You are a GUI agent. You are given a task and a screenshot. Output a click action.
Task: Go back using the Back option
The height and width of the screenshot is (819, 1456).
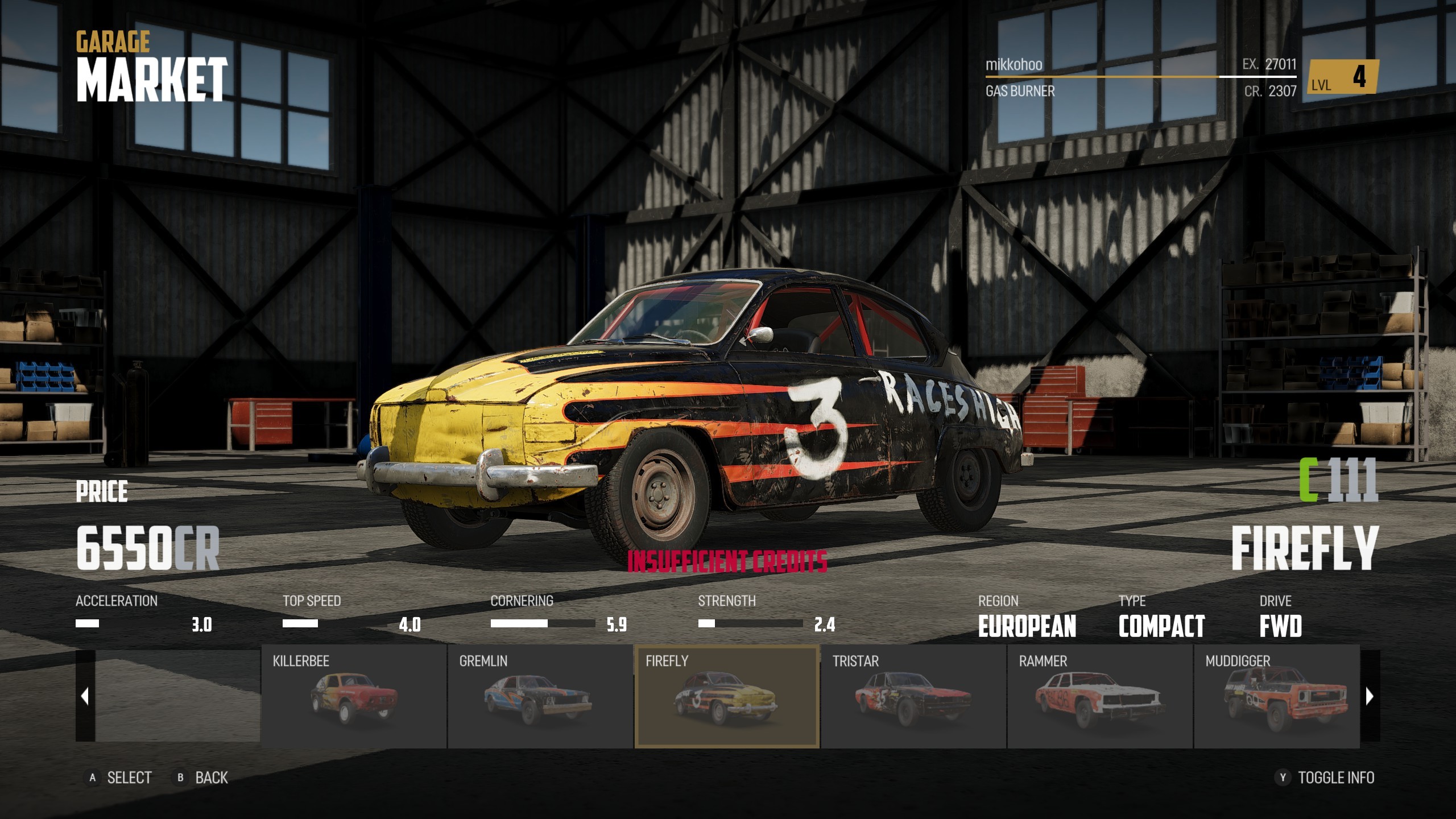pos(202,777)
